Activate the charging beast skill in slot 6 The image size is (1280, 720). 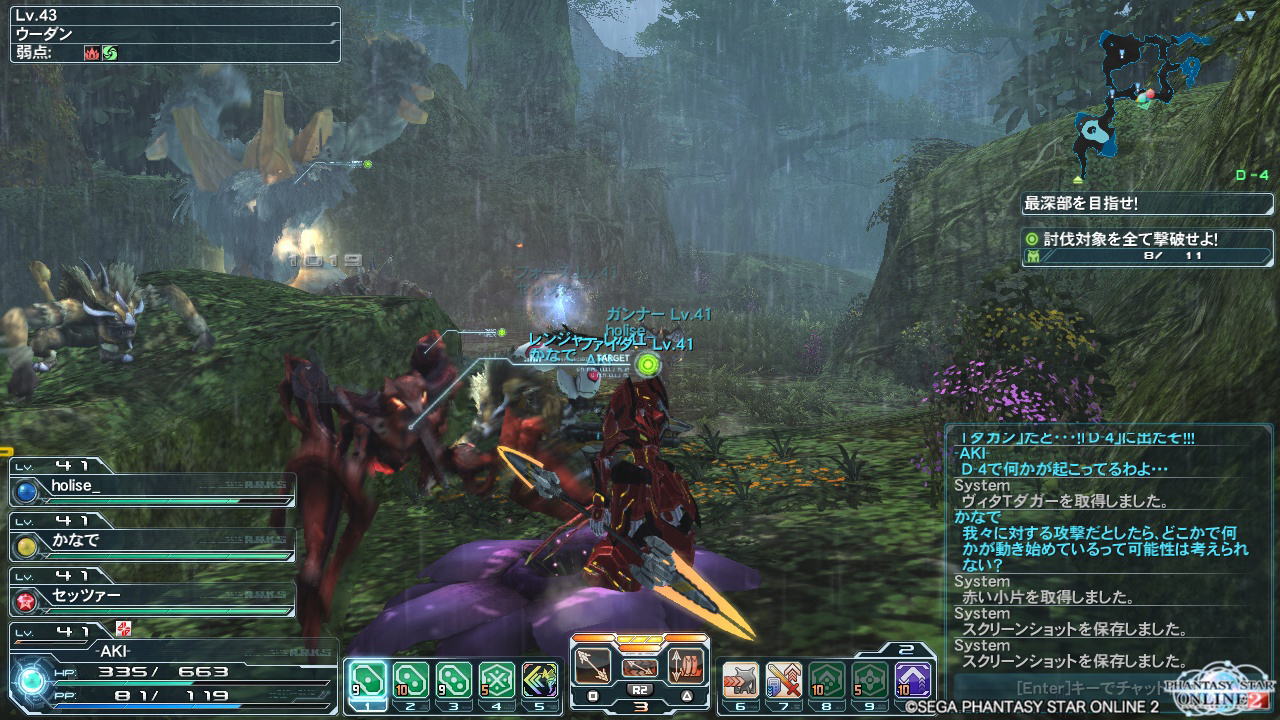pos(739,679)
